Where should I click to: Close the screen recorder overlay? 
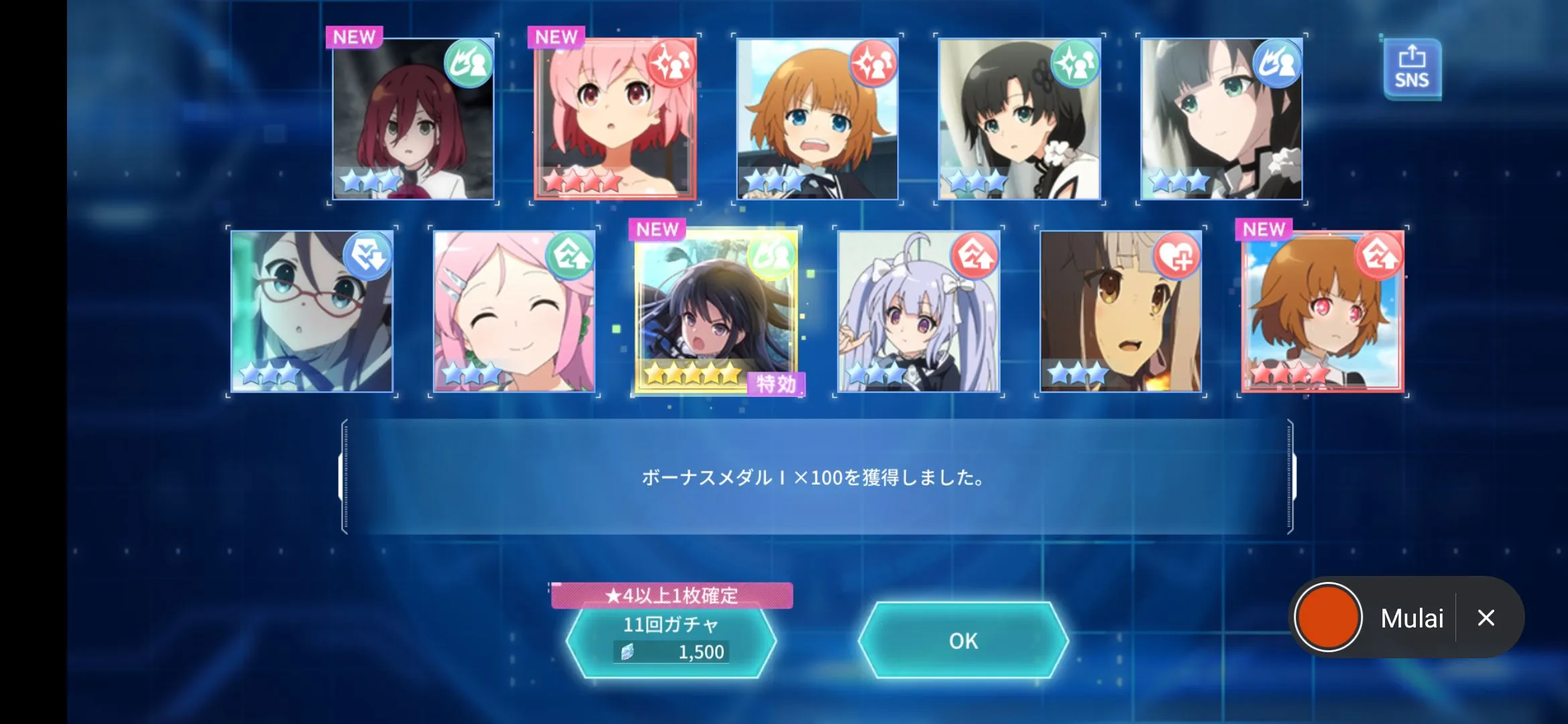tap(1486, 617)
